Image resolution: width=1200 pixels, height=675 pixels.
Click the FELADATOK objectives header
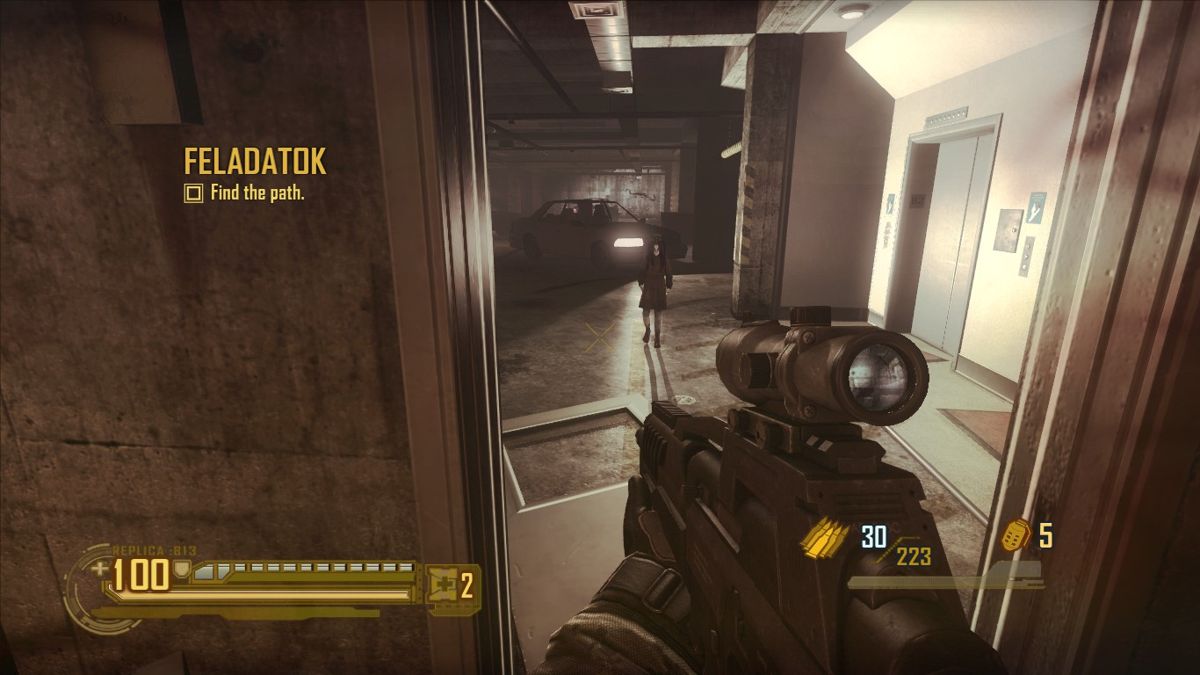tap(254, 162)
